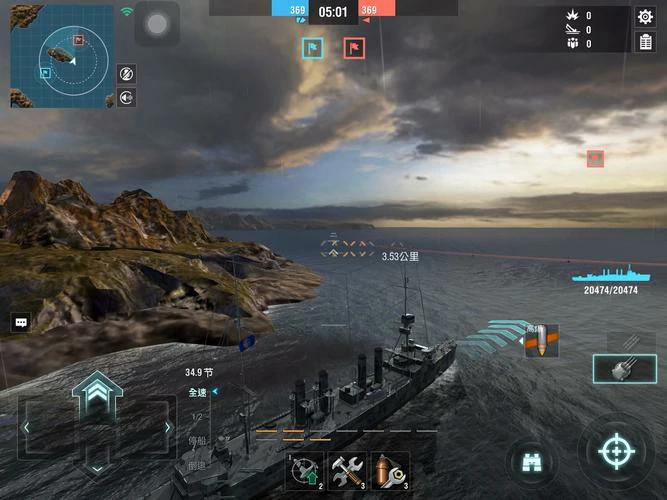Activate the shell and wrench consumable
The height and width of the screenshot is (500, 667).
pyautogui.click(x=391, y=470)
